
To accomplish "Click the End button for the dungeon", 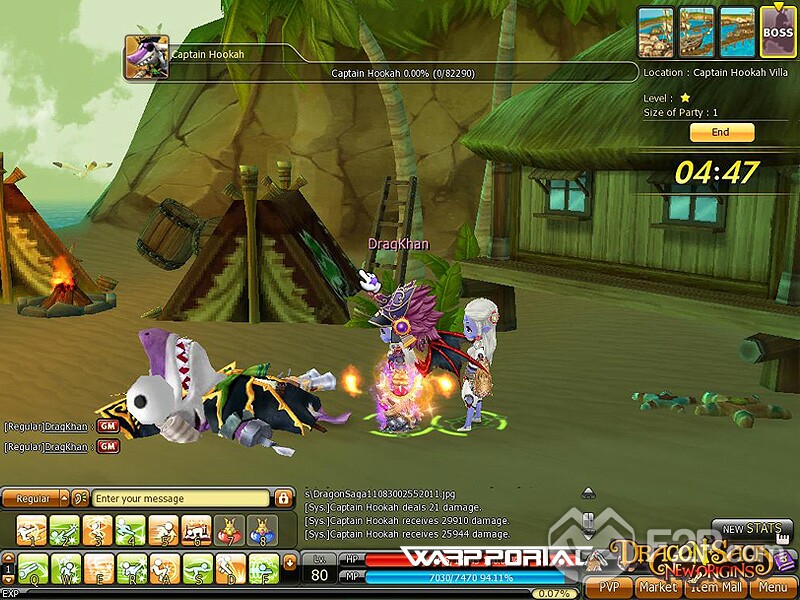I will [721, 133].
